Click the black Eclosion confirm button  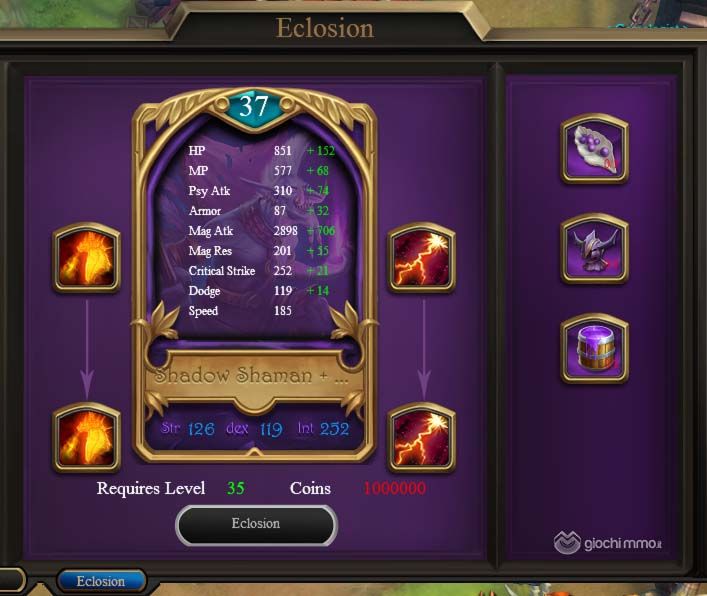click(256, 524)
